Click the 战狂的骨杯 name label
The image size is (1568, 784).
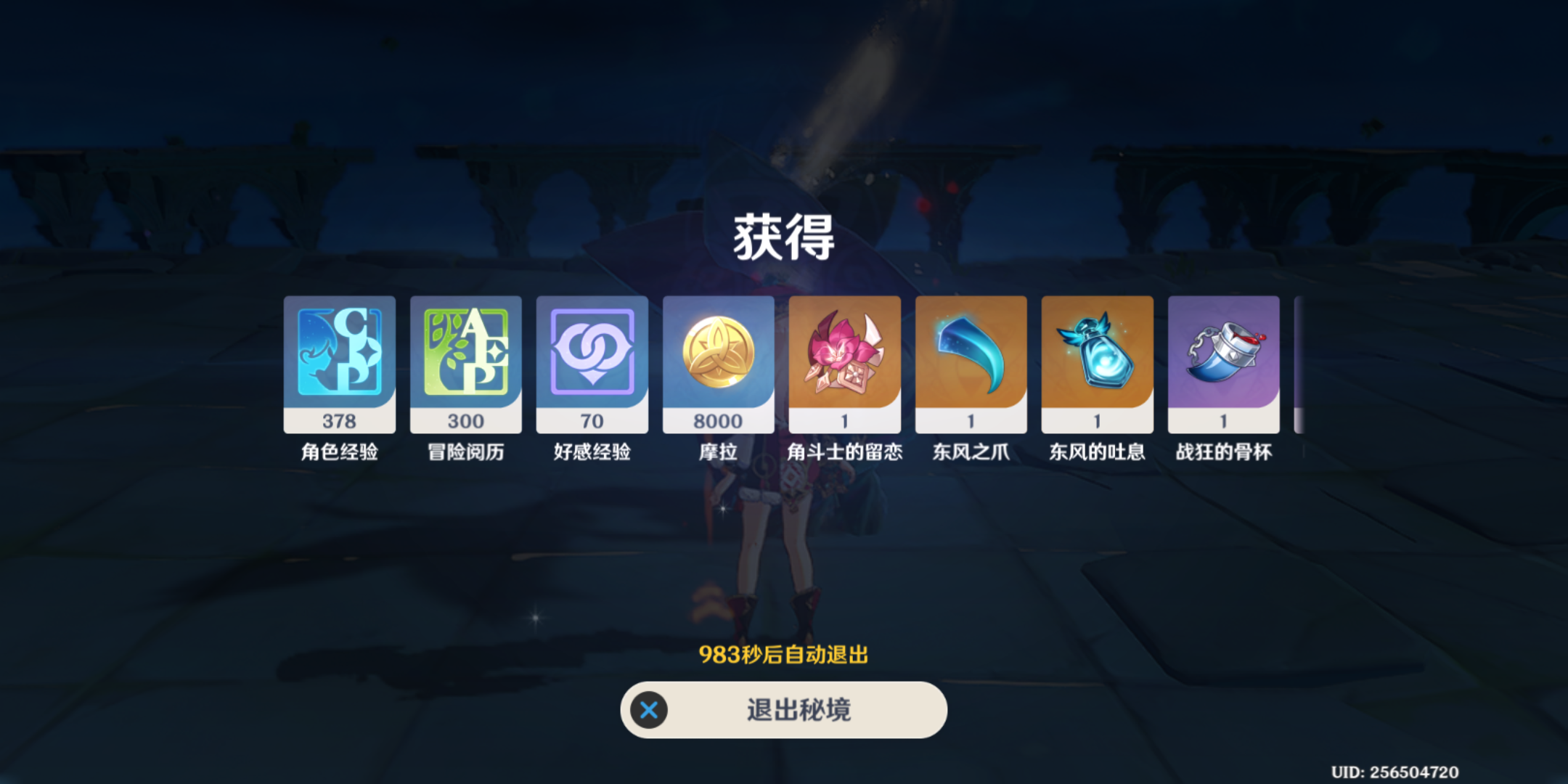click(1223, 452)
